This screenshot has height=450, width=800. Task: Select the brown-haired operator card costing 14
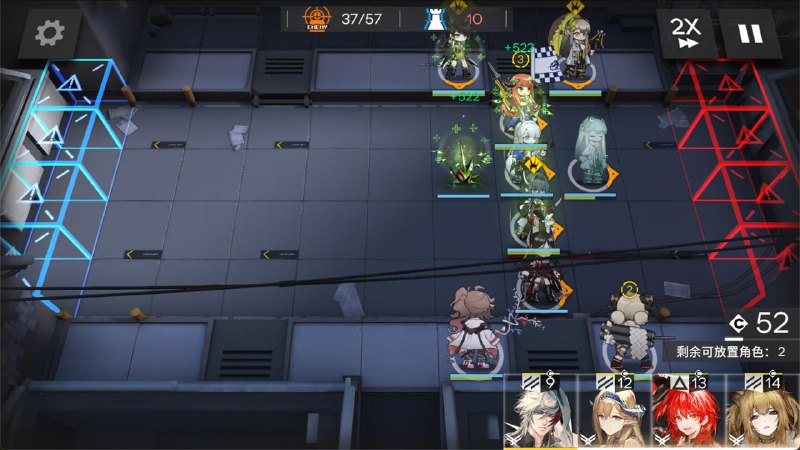click(x=762, y=415)
